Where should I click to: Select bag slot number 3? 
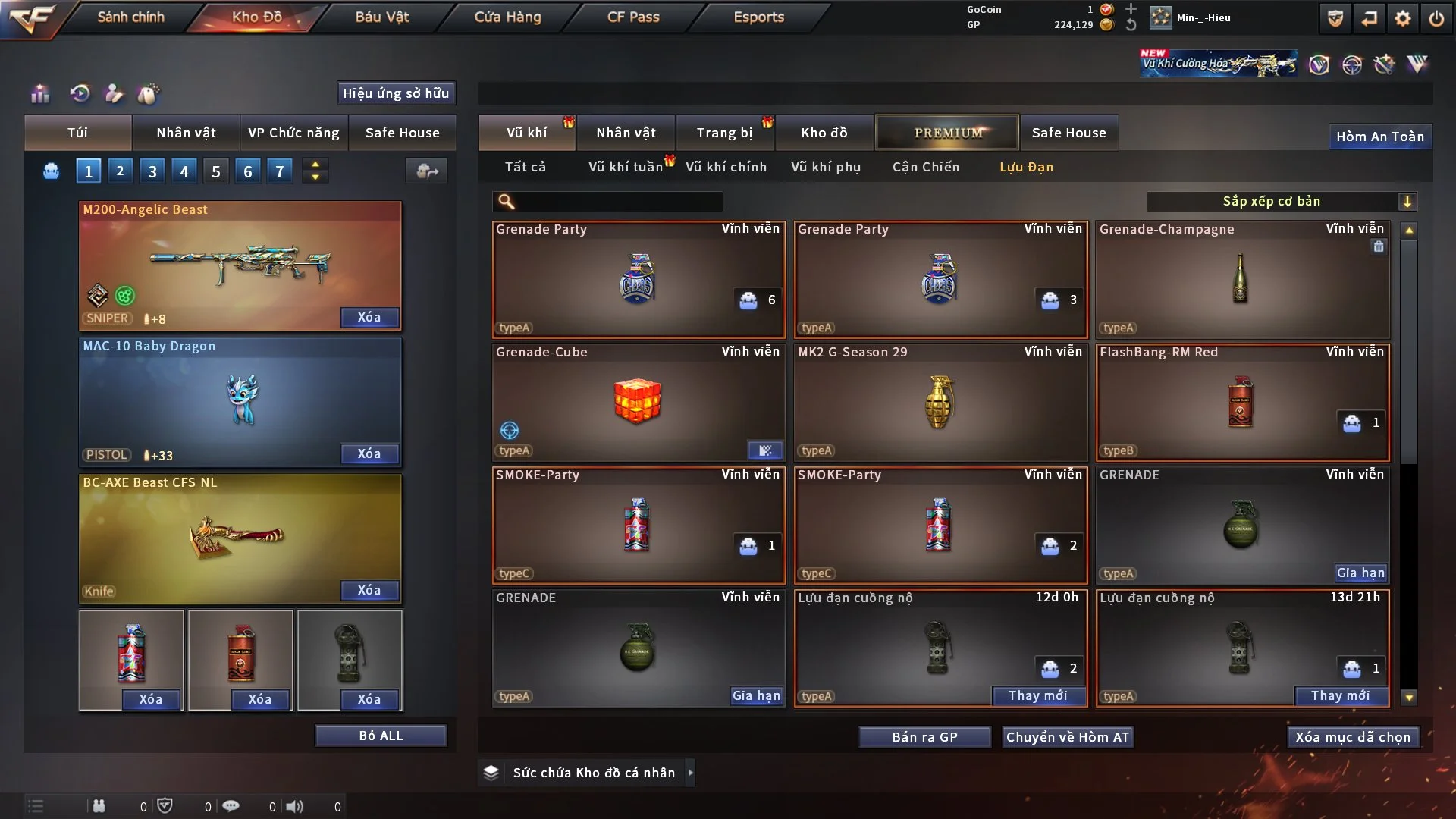tap(152, 171)
